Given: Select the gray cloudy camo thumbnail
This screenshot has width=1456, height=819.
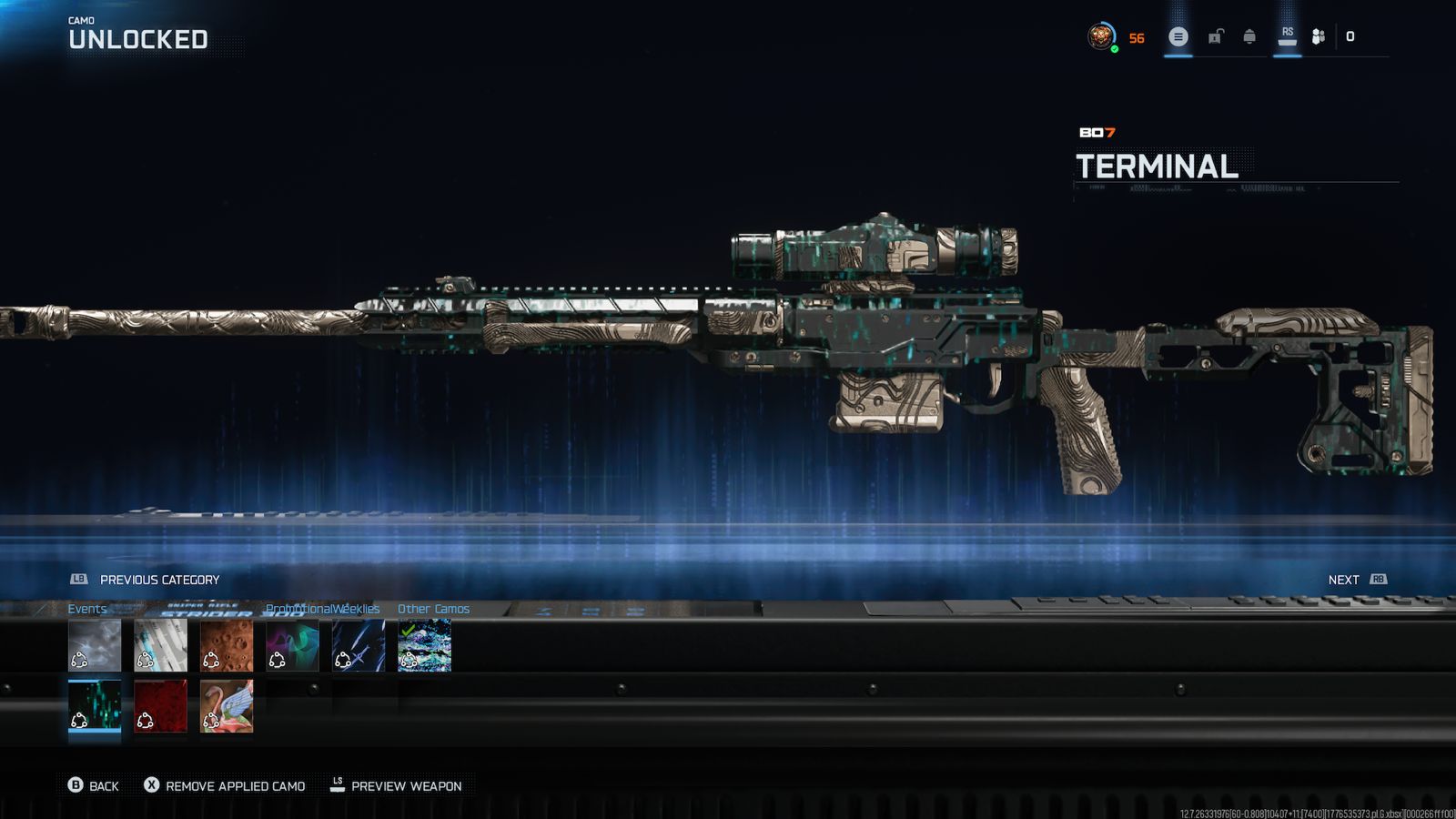Looking at the screenshot, I should click(x=95, y=645).
